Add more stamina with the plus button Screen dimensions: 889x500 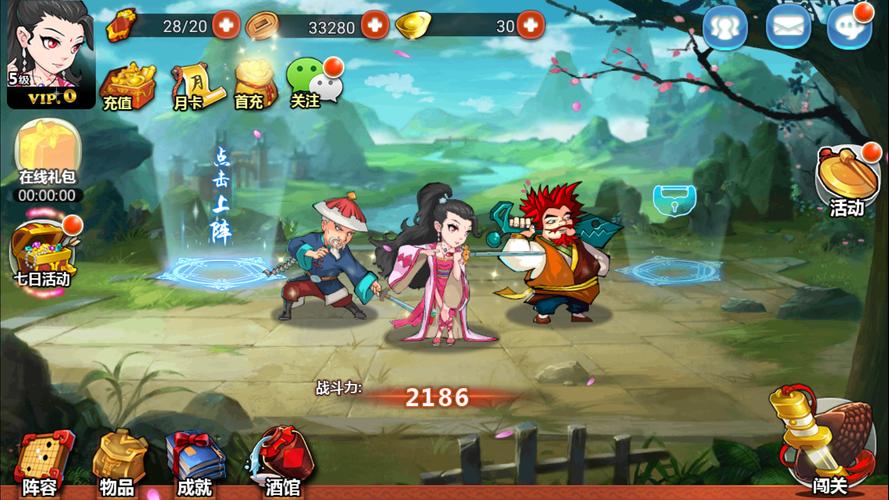coord(226,25)
